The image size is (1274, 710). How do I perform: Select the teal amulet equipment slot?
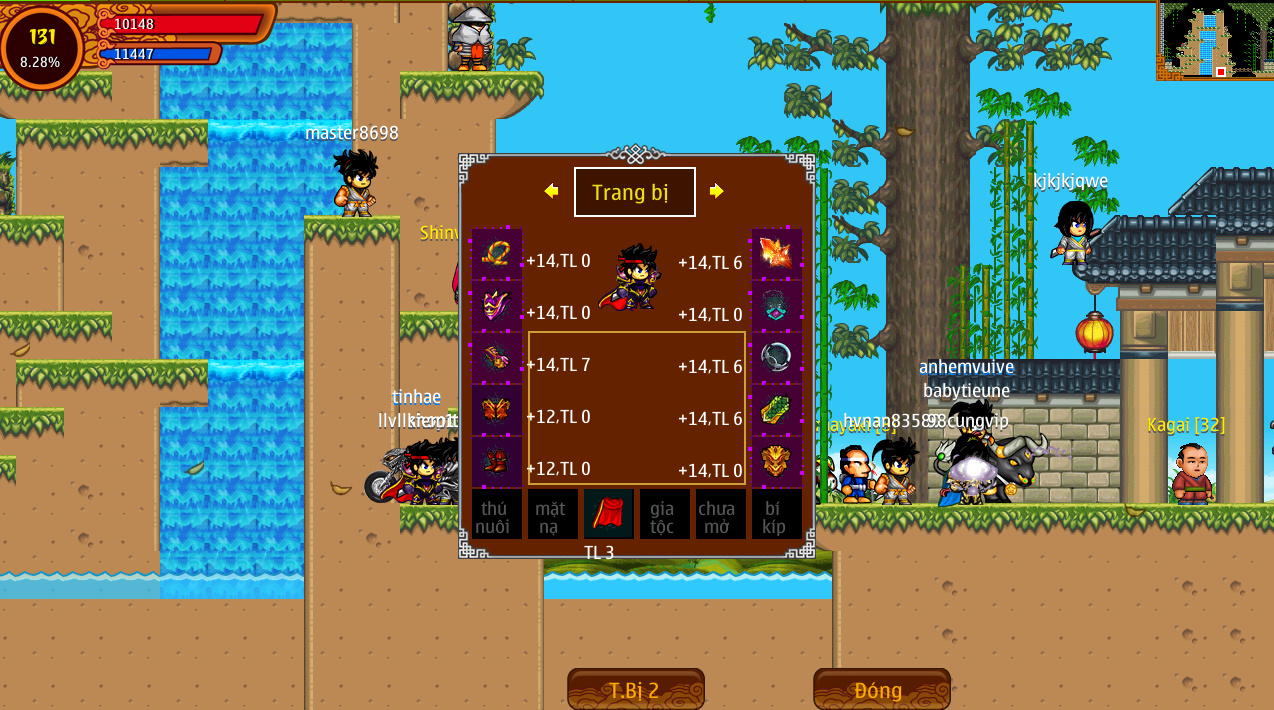(777, 306)
